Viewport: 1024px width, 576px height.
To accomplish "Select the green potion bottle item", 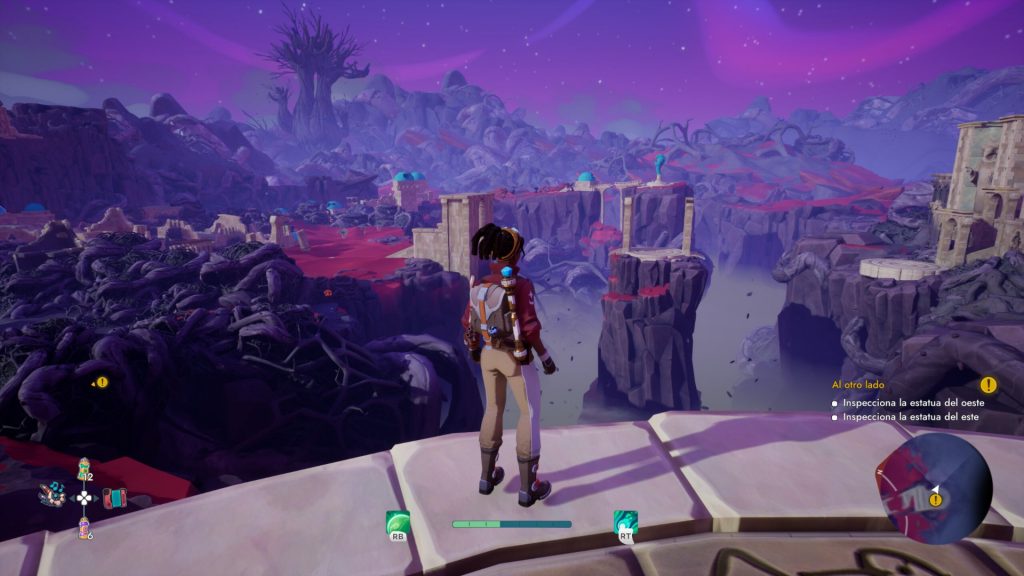I will 84,468.
